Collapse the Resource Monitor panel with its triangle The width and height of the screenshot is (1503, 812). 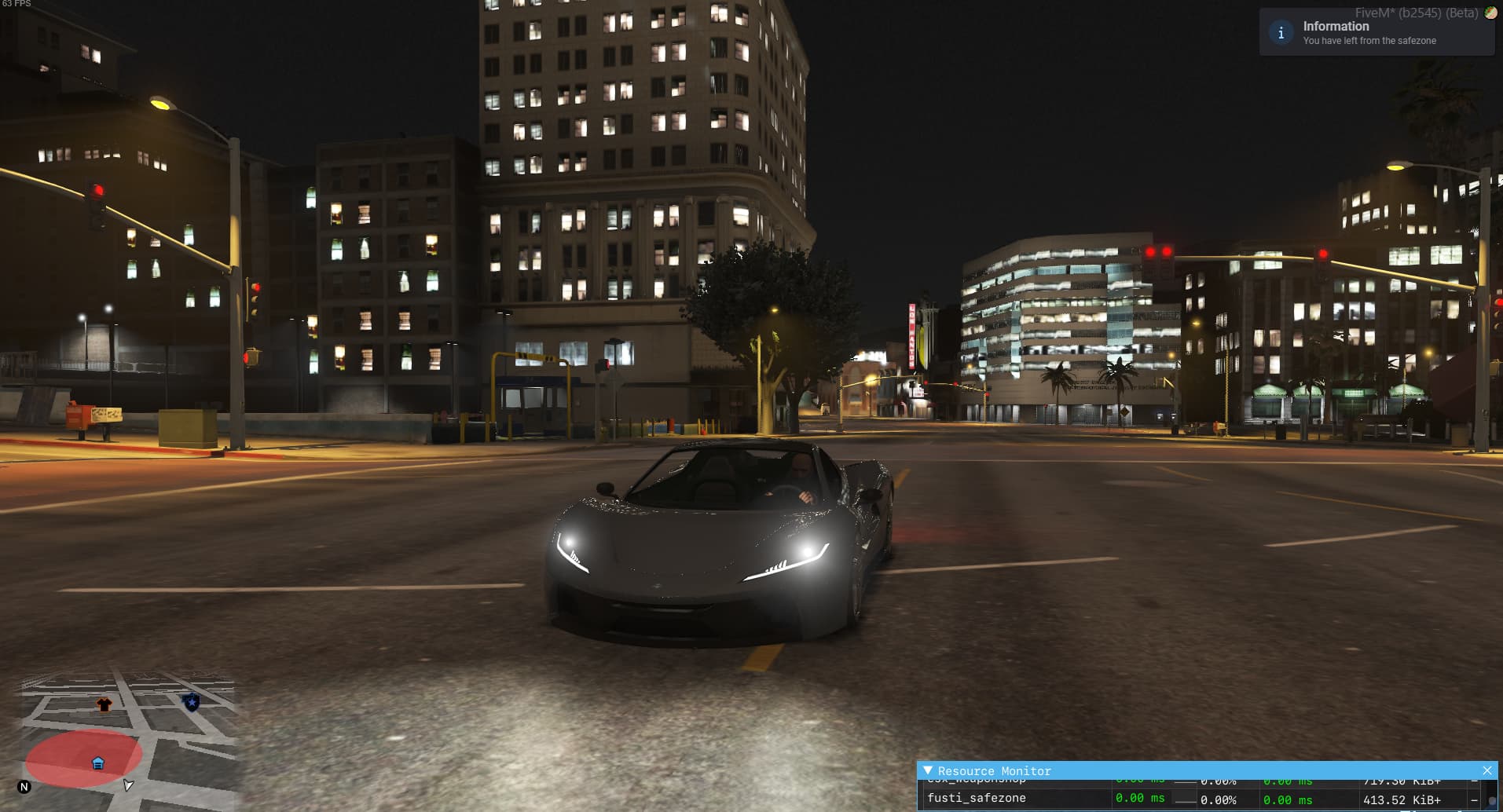929,771
